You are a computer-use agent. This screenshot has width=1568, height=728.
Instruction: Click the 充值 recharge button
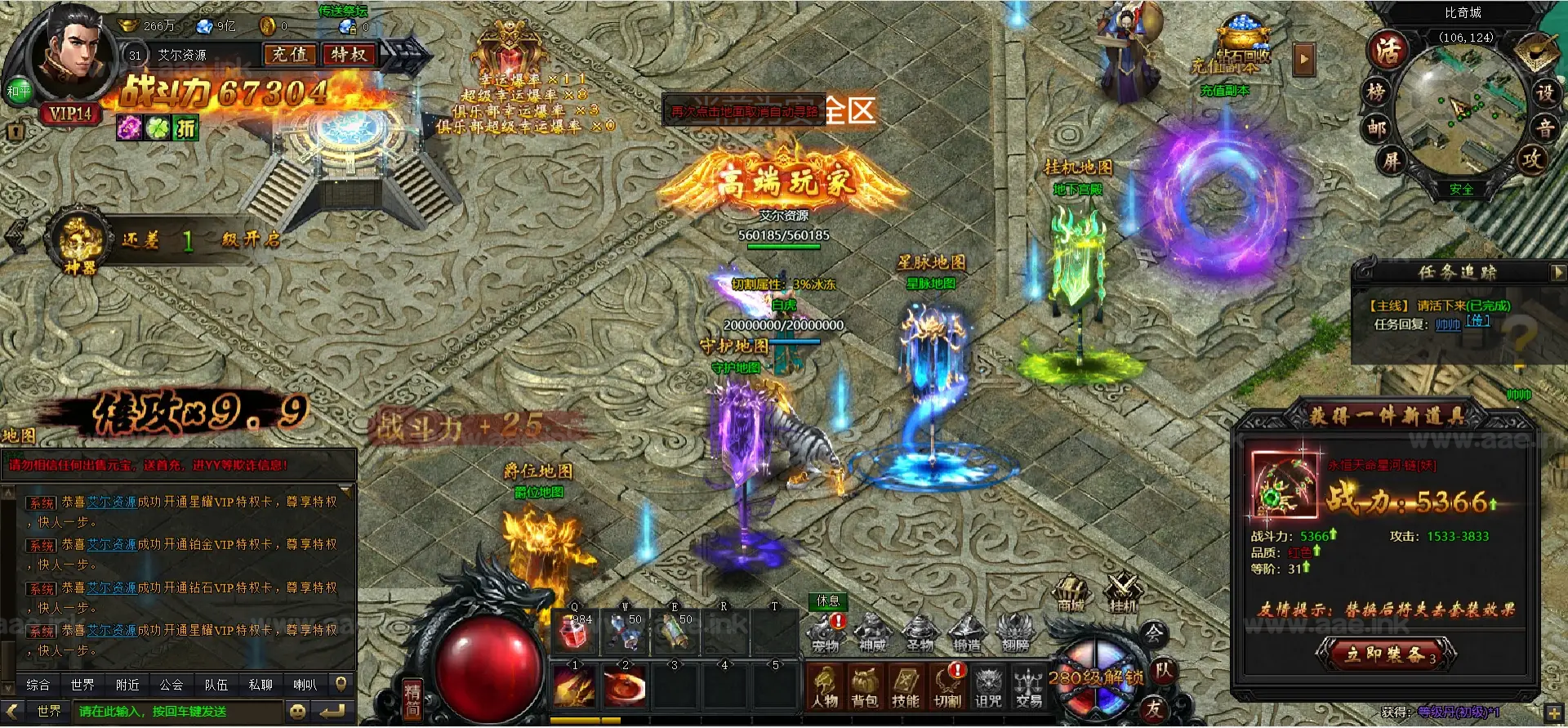[x=290, y=55]
